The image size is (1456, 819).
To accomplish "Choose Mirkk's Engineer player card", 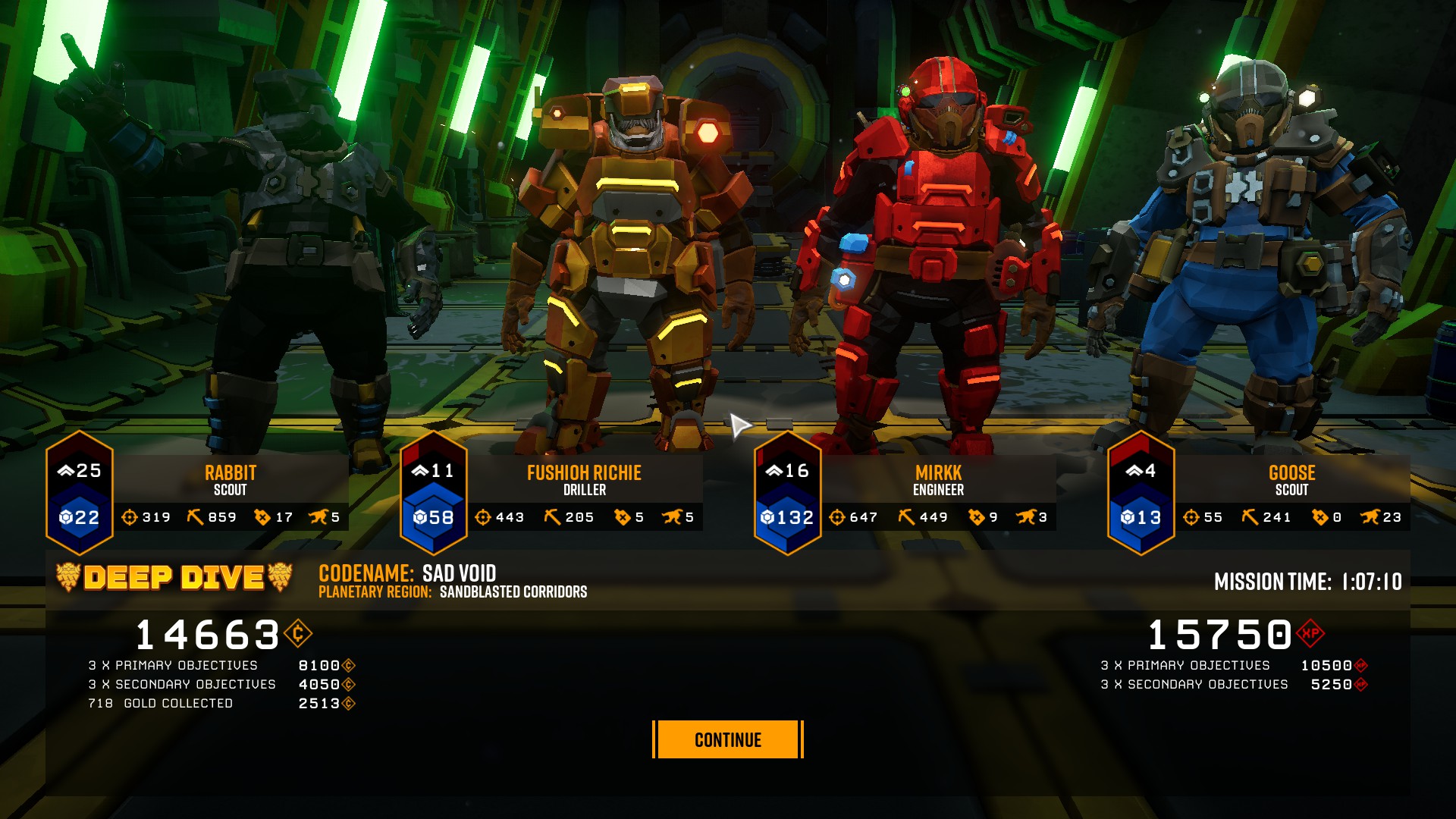I will pyautogui.click(x=938, y=481).
